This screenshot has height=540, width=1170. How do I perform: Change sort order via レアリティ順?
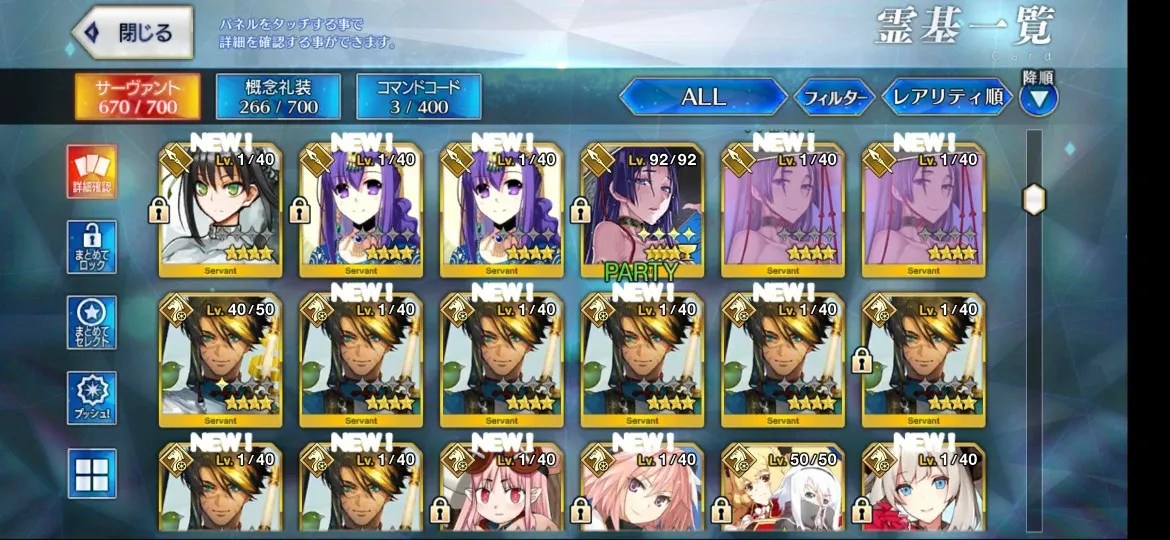click(947, 97)
